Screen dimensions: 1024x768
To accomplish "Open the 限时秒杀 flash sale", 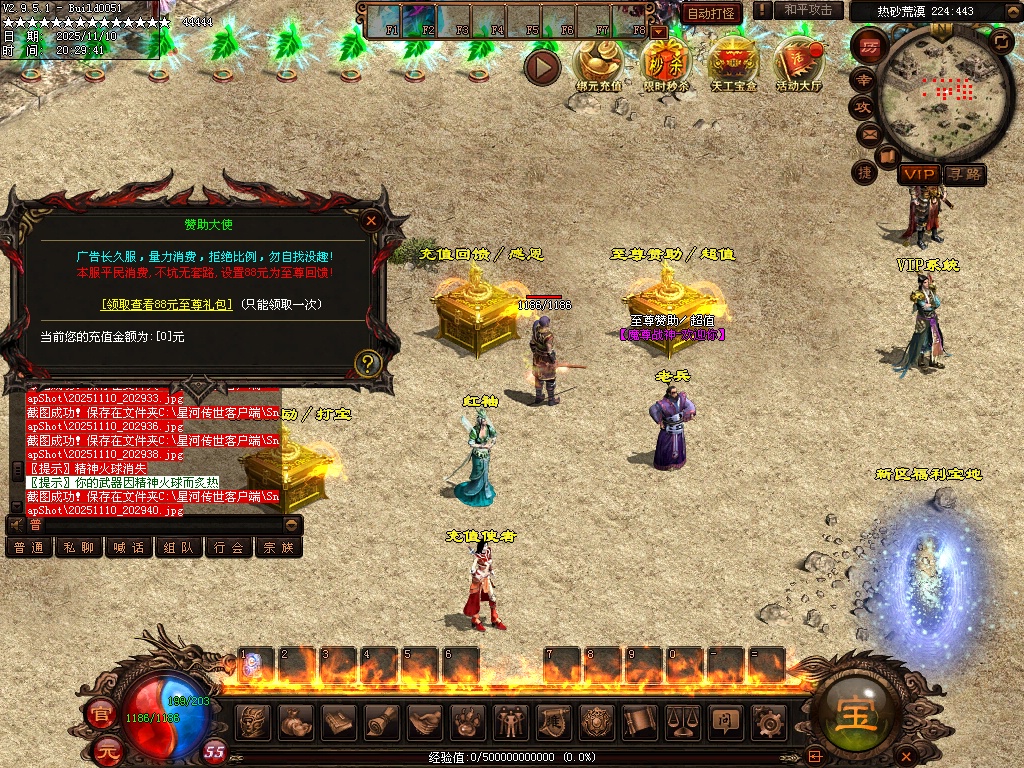I will pos(666,62).
